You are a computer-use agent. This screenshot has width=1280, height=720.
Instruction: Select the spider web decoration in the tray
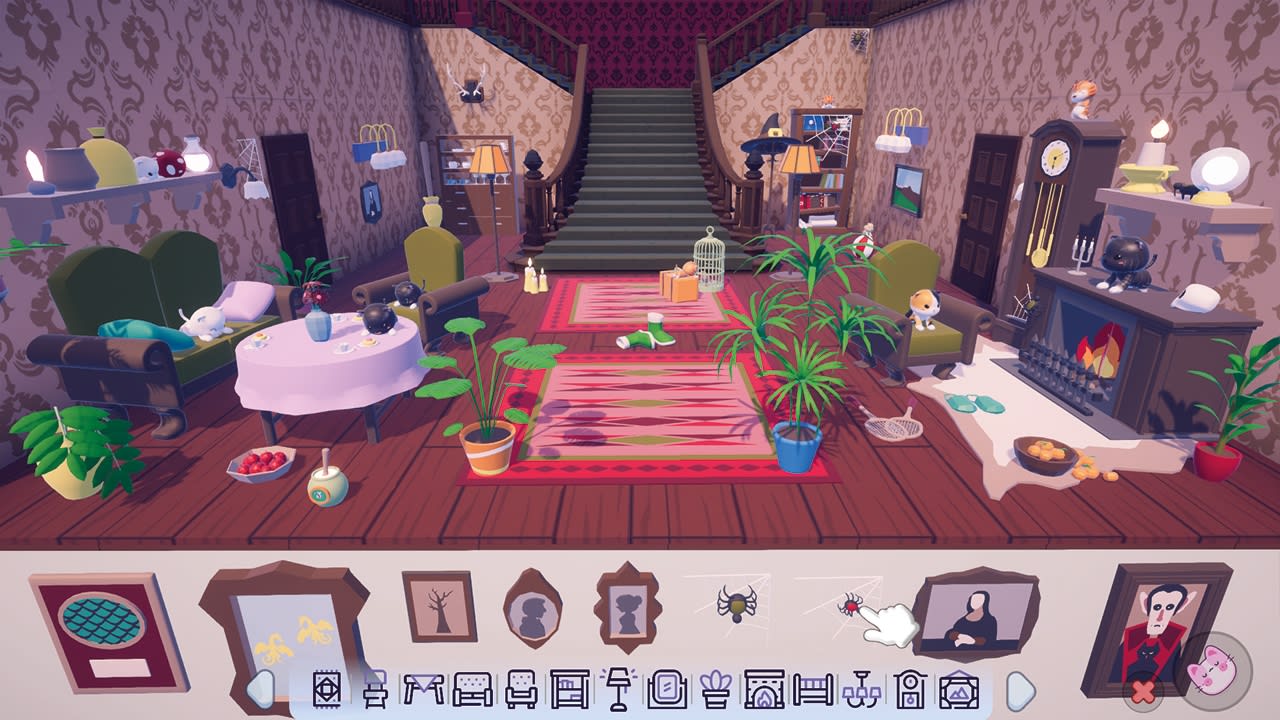coord(737,603)
